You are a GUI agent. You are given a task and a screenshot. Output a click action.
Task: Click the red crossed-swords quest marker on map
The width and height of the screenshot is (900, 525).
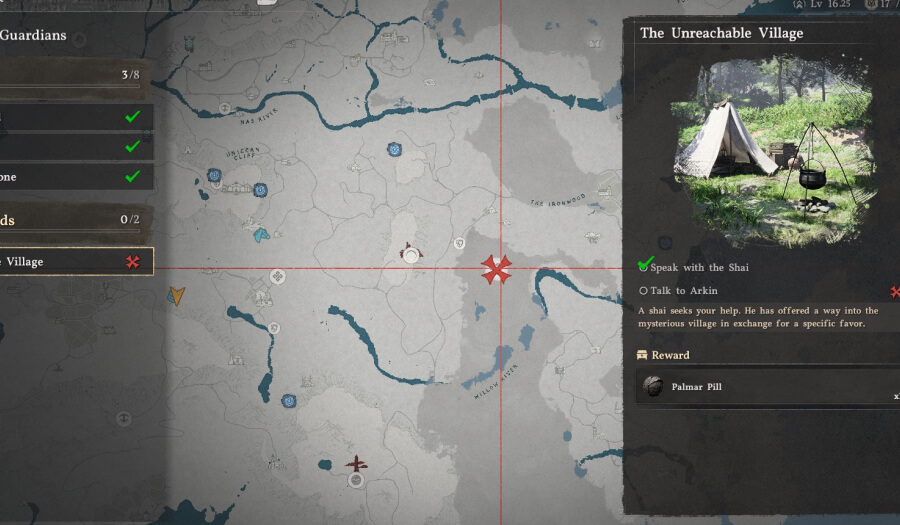point(496,269)
